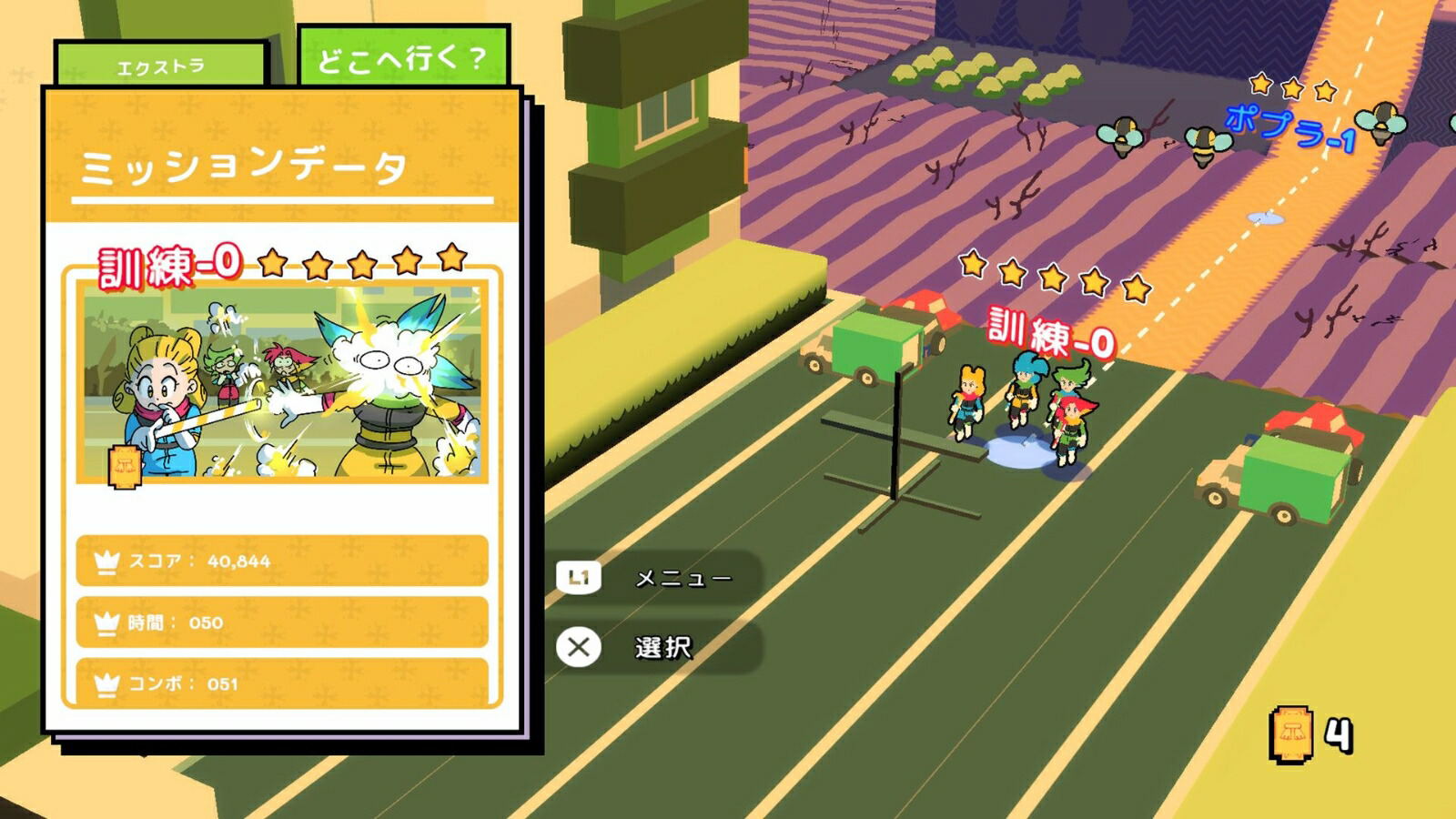Click the X button icon beside 選択

[578, 649]
